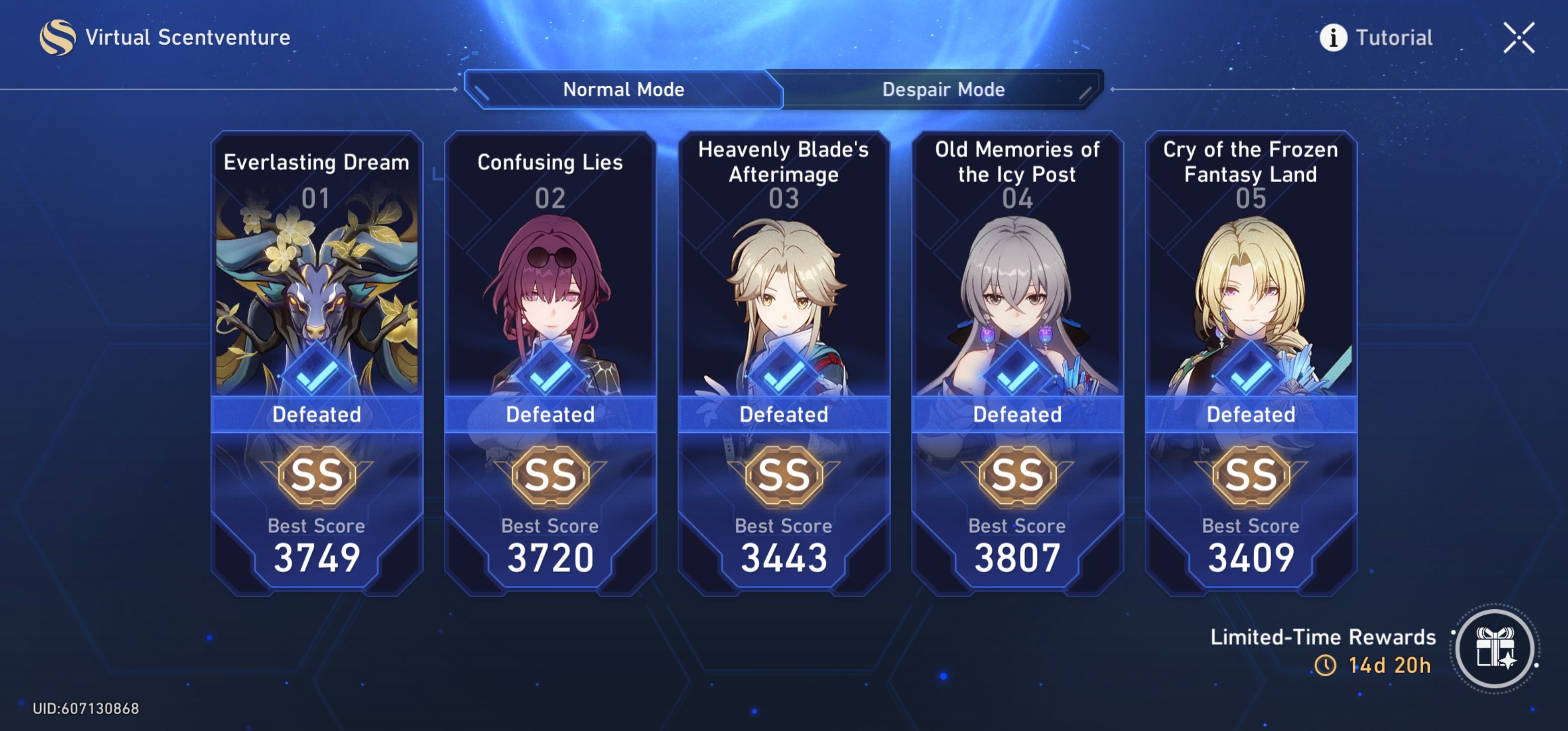Viewport: 1568px width, 731px height.
Task: Select the Confusing Lies stage card
Action: point(549,274)
